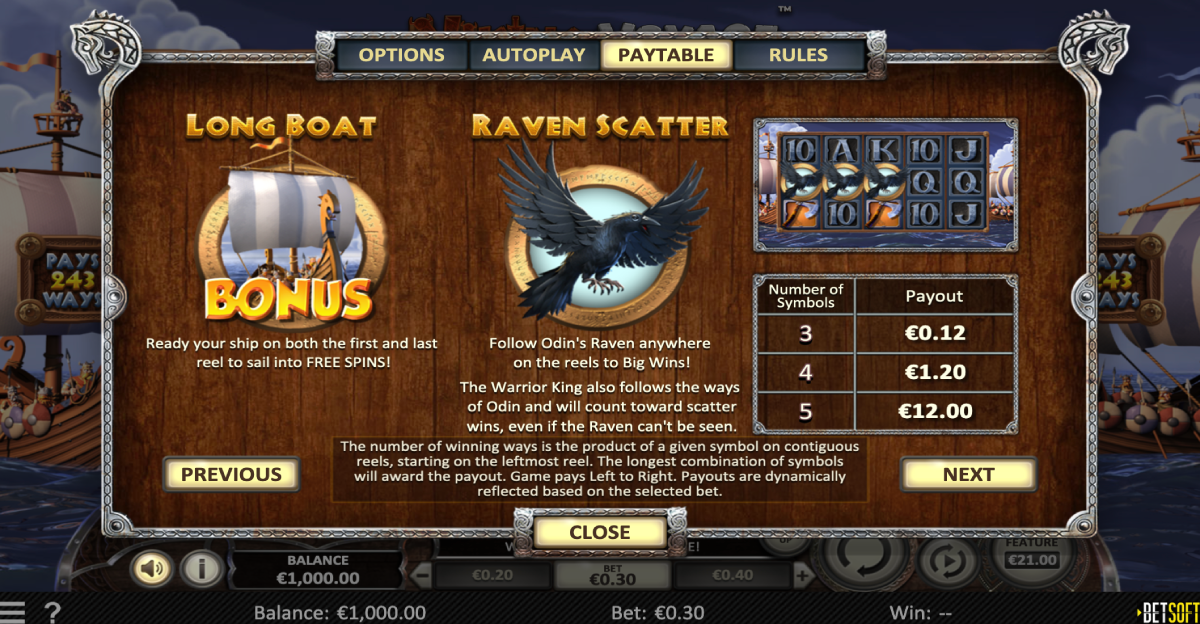The image size is (1200, 624).
Task: Decrease the bet with minus button
Action: 423,575
